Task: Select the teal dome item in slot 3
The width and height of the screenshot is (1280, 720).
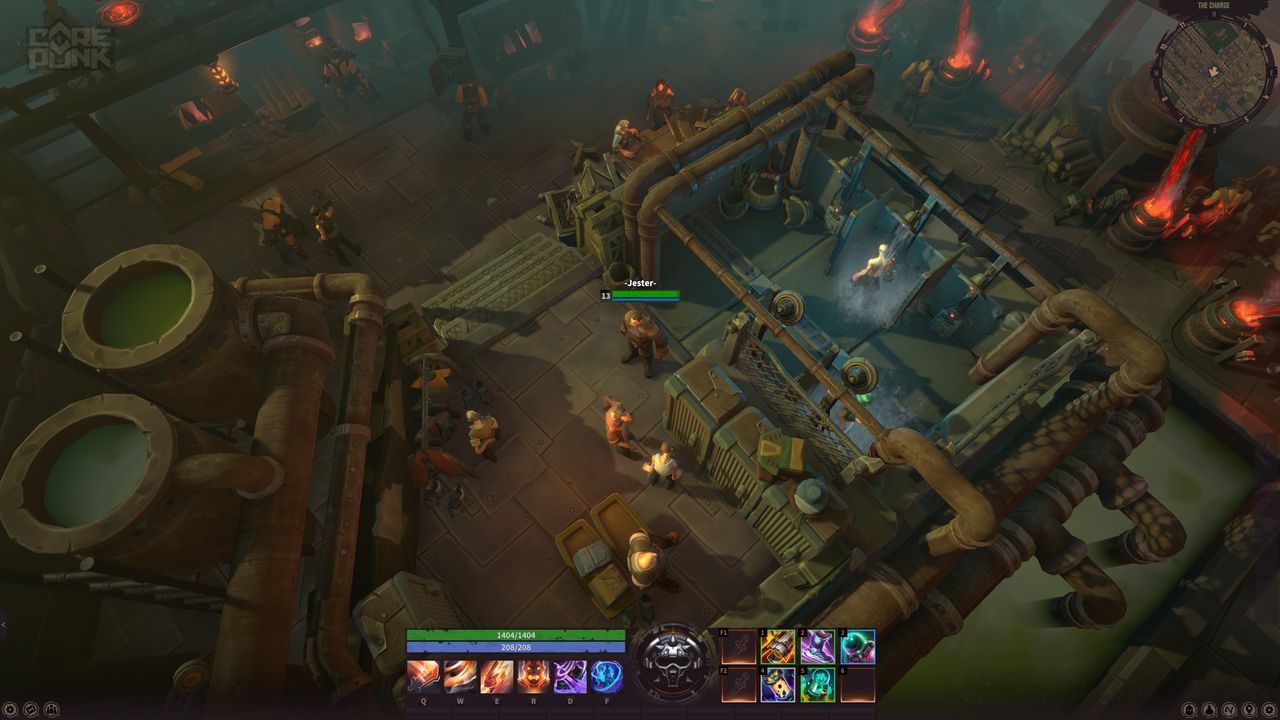Action: click(x=857, y=647)
